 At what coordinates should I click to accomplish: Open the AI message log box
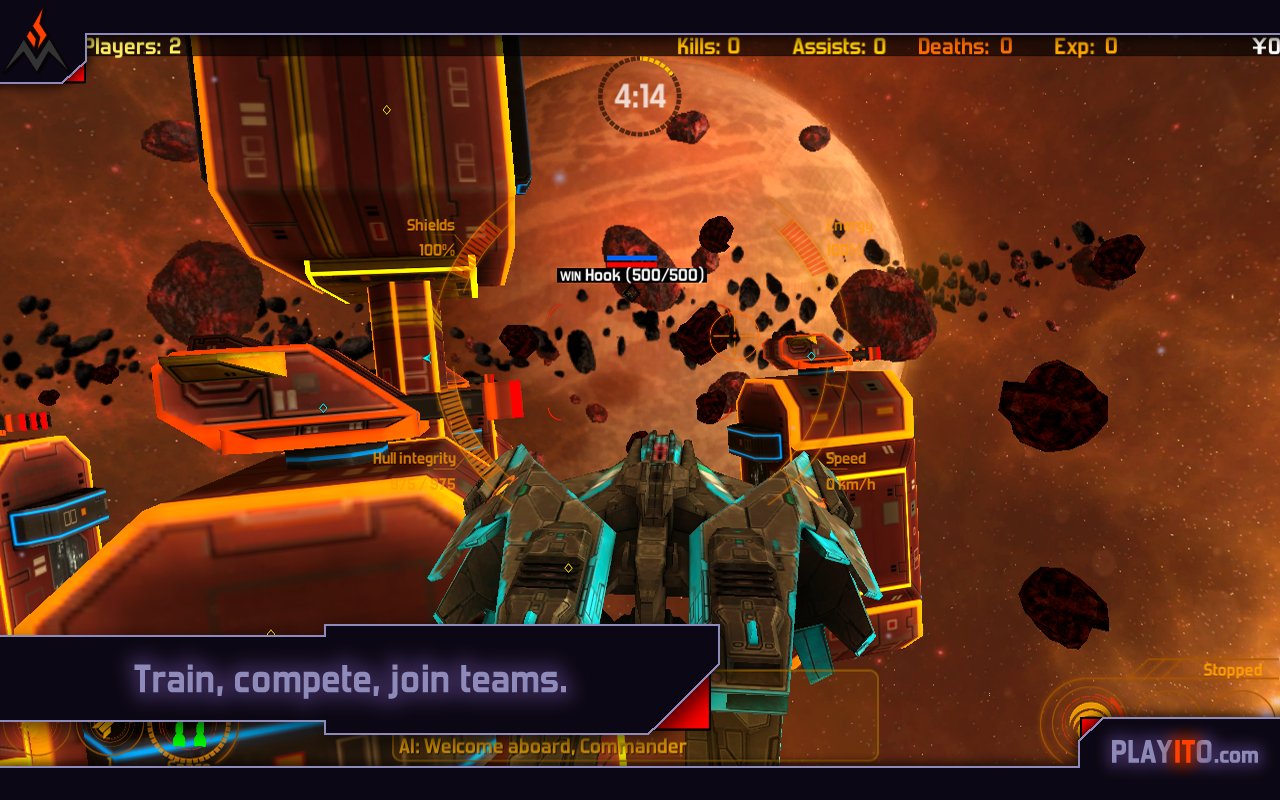pos(542,746)
